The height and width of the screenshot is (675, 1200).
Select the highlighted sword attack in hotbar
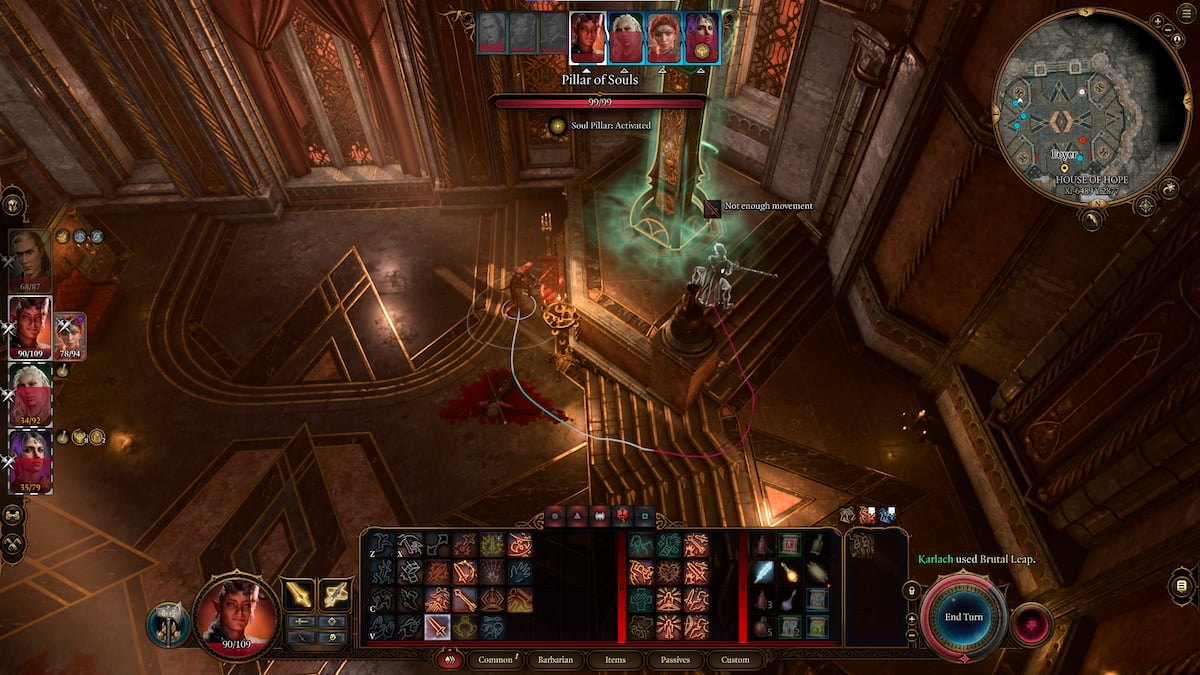click(x=437, y=627)
